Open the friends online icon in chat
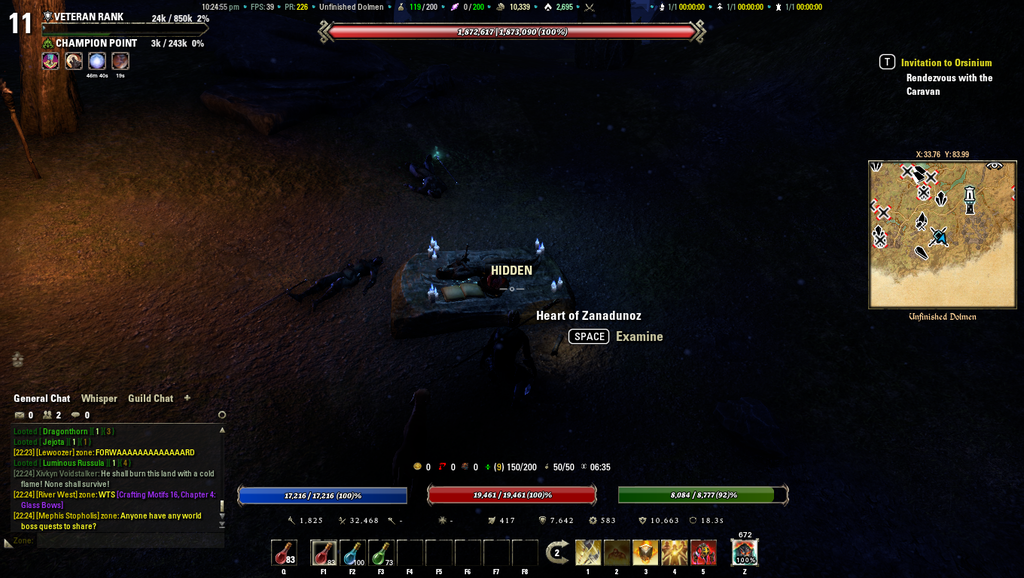Viewport: 1024px width, 578px height. (x=47, y=415)
